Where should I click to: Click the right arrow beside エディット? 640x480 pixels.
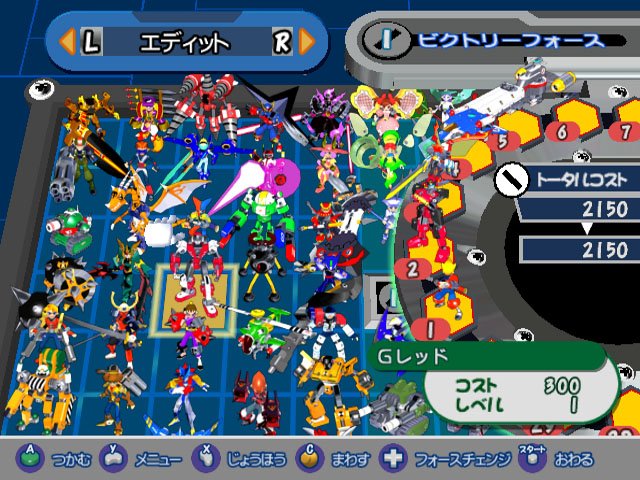[307, 42]
